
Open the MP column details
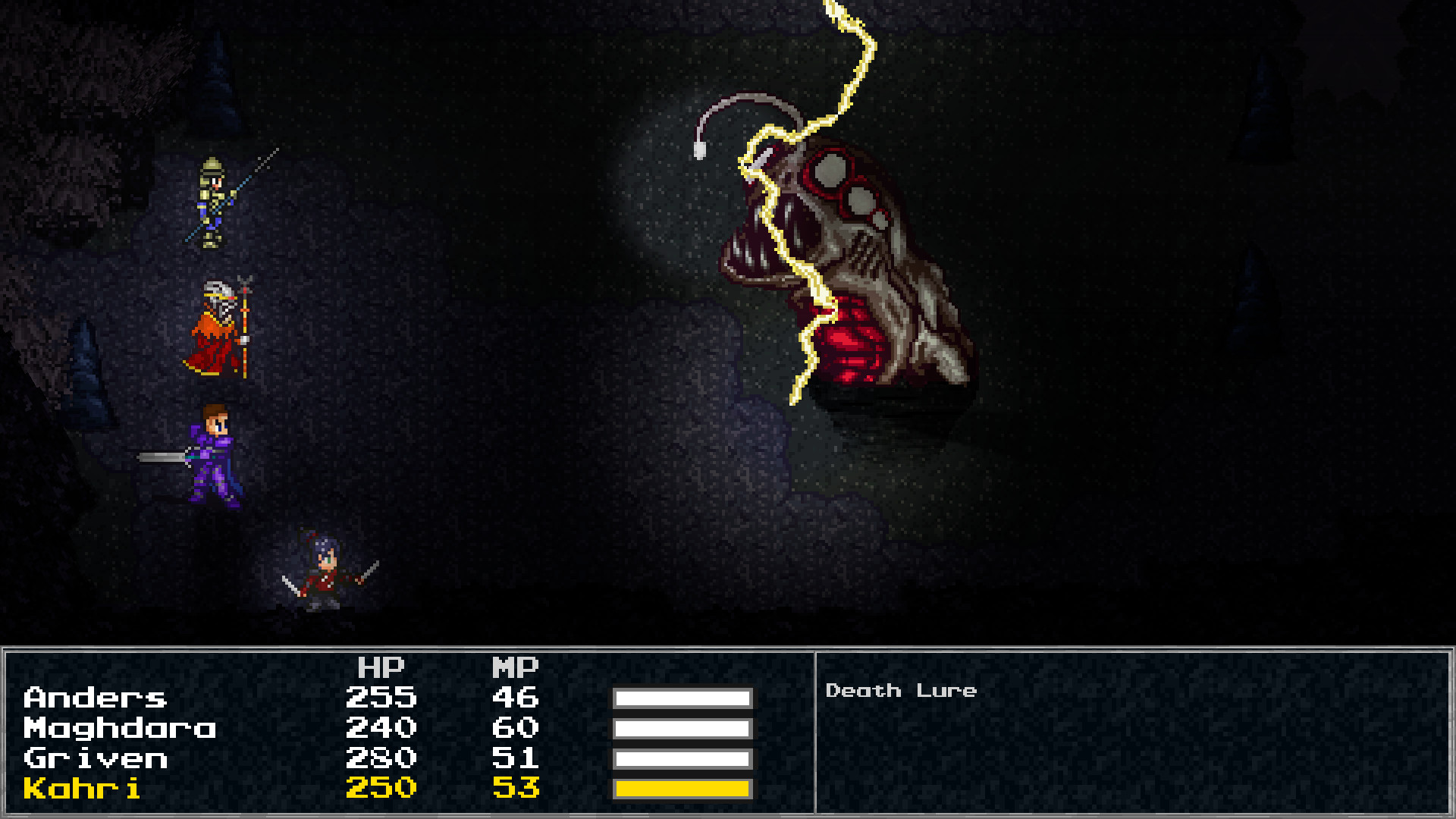[516, 667]
